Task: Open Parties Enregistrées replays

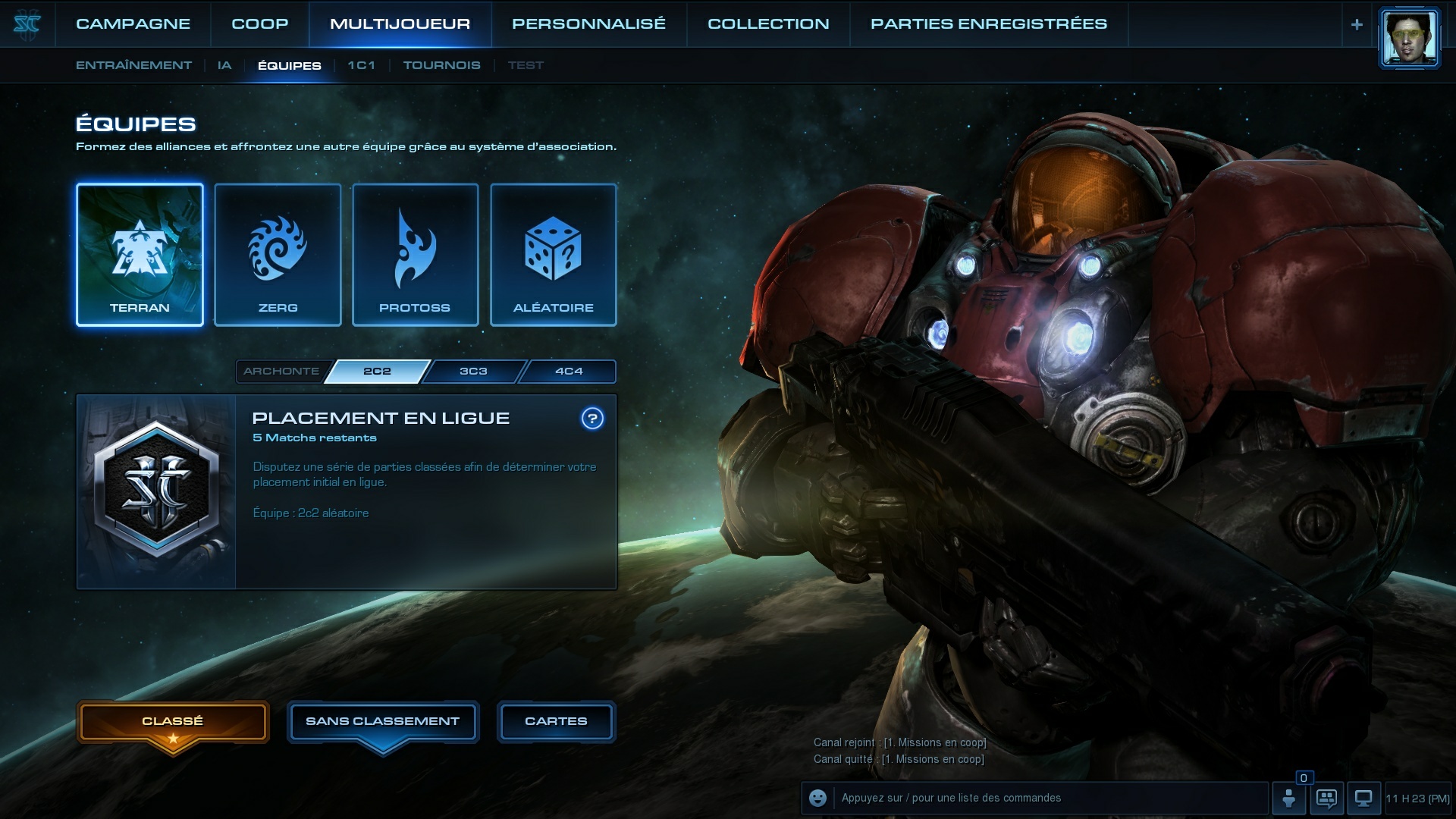Action: point(988,24)
